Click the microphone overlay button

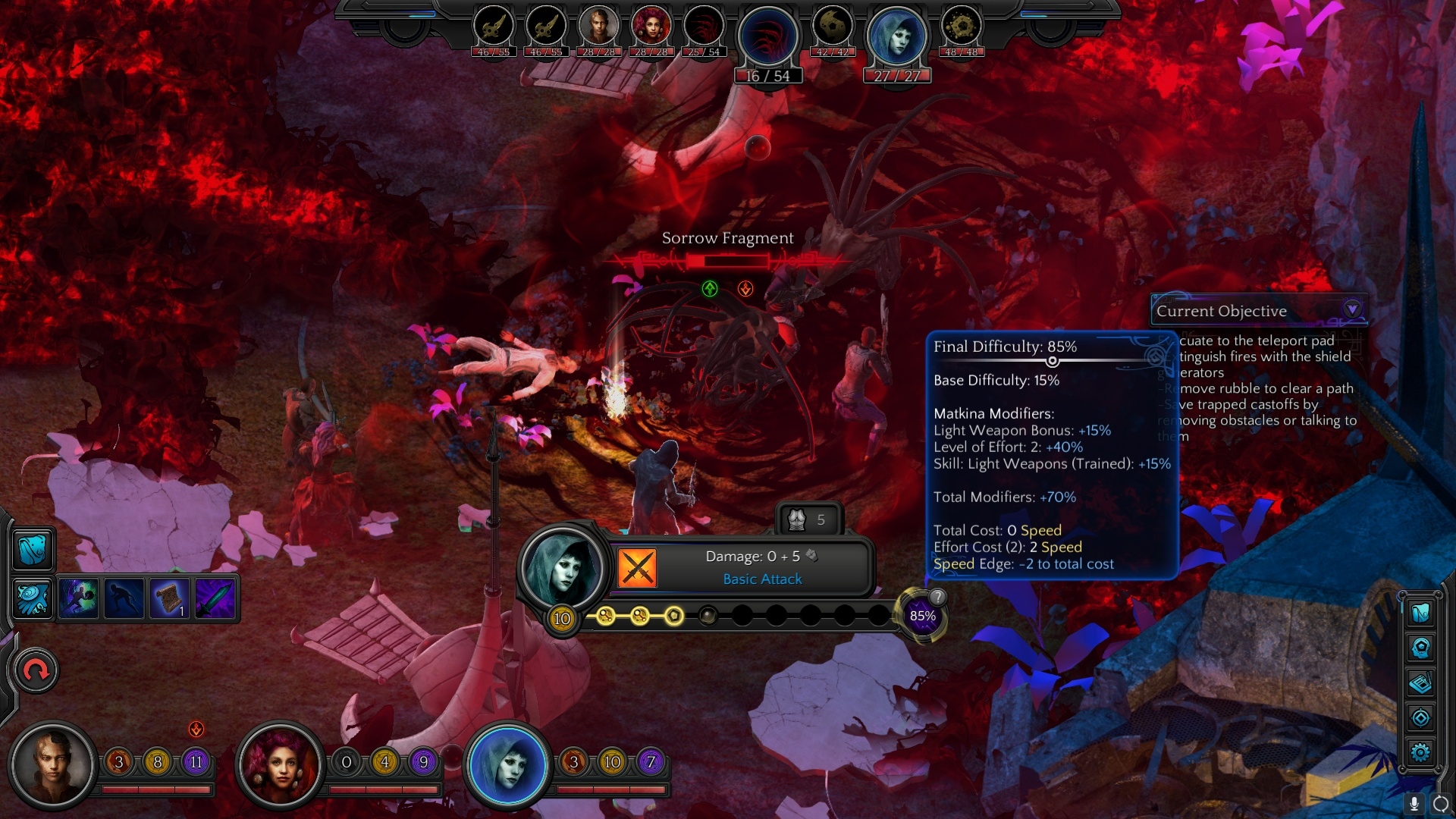click(x=1414, y=804)
